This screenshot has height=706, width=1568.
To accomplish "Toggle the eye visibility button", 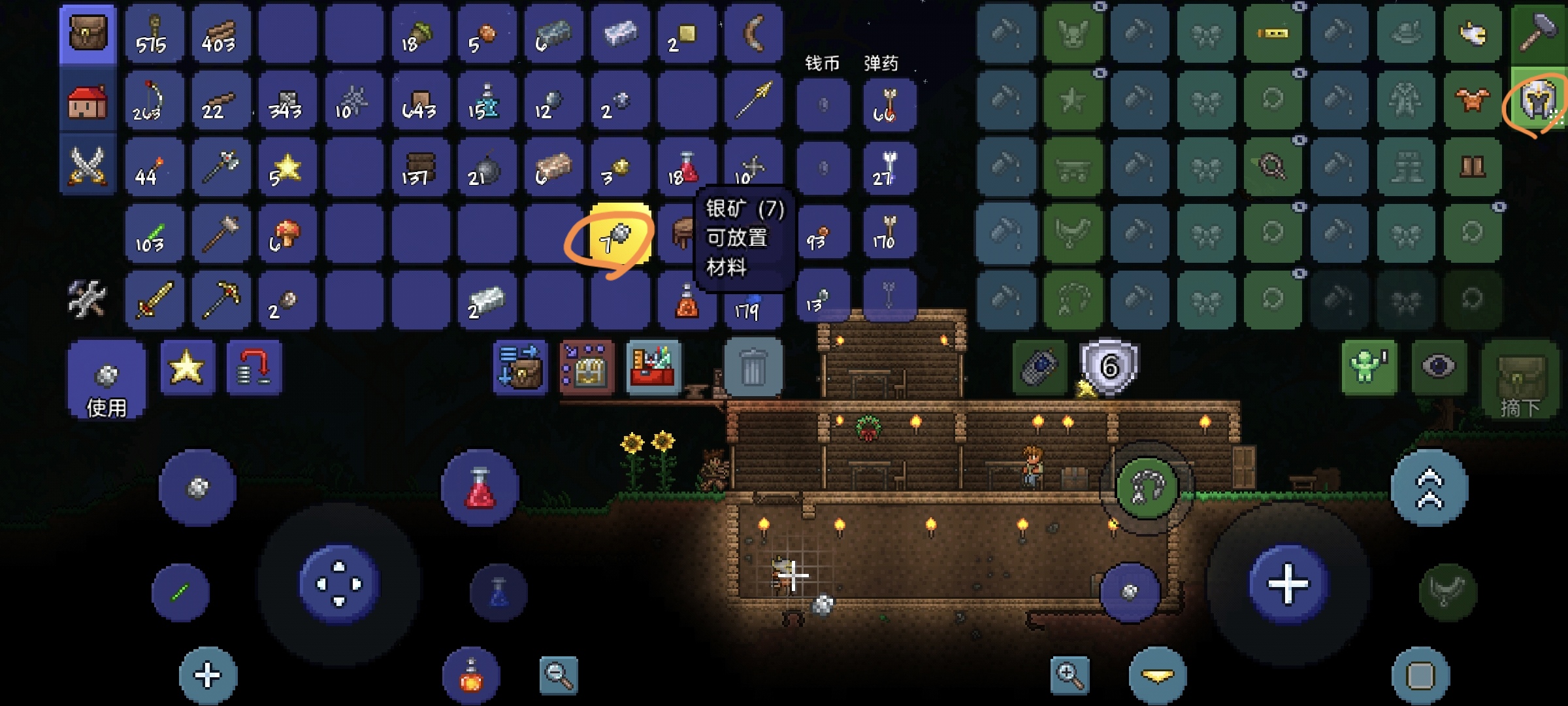I will 1438,367.
